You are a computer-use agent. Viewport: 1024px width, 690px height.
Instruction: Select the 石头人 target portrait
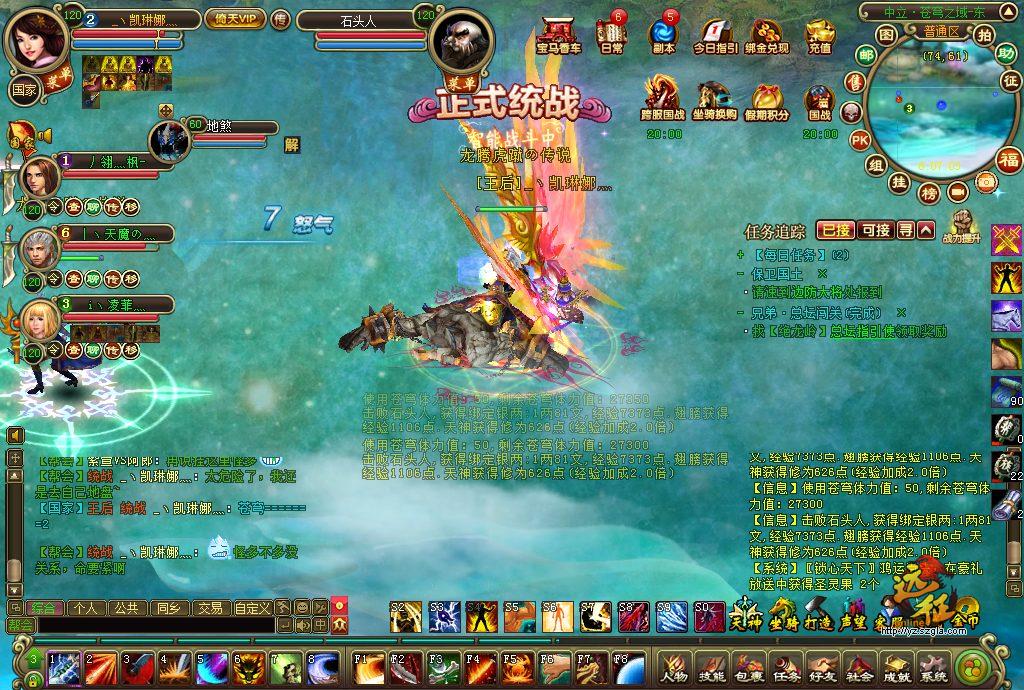461,39
